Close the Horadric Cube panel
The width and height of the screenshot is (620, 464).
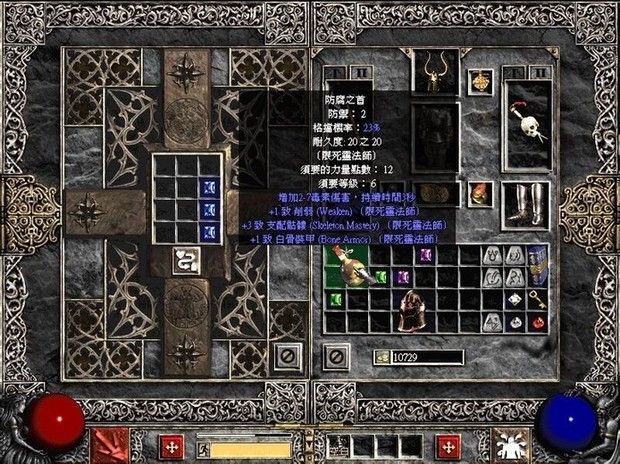coord(288,354)
